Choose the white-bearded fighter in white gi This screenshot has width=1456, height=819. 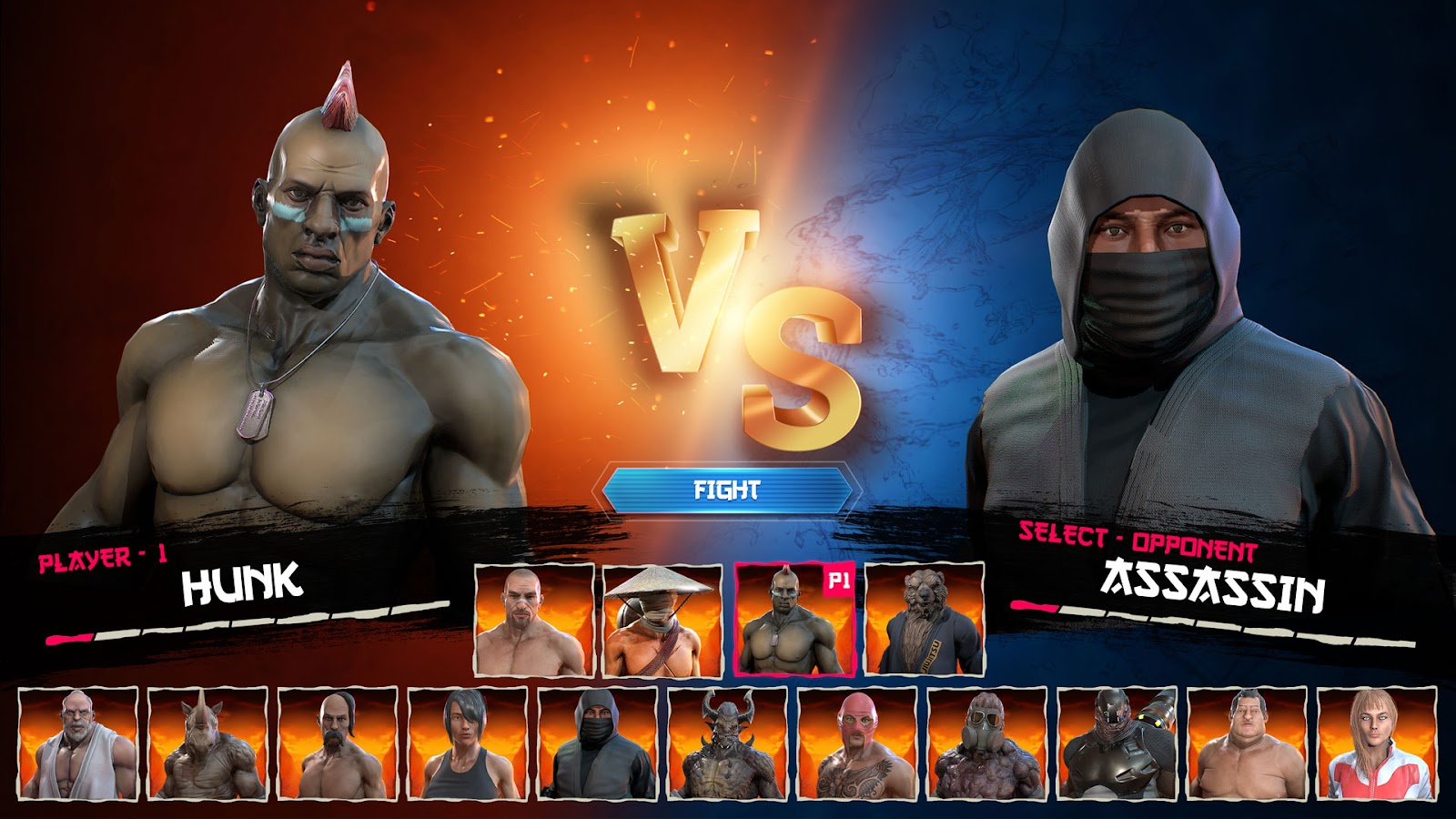click(x=78, y=744)
